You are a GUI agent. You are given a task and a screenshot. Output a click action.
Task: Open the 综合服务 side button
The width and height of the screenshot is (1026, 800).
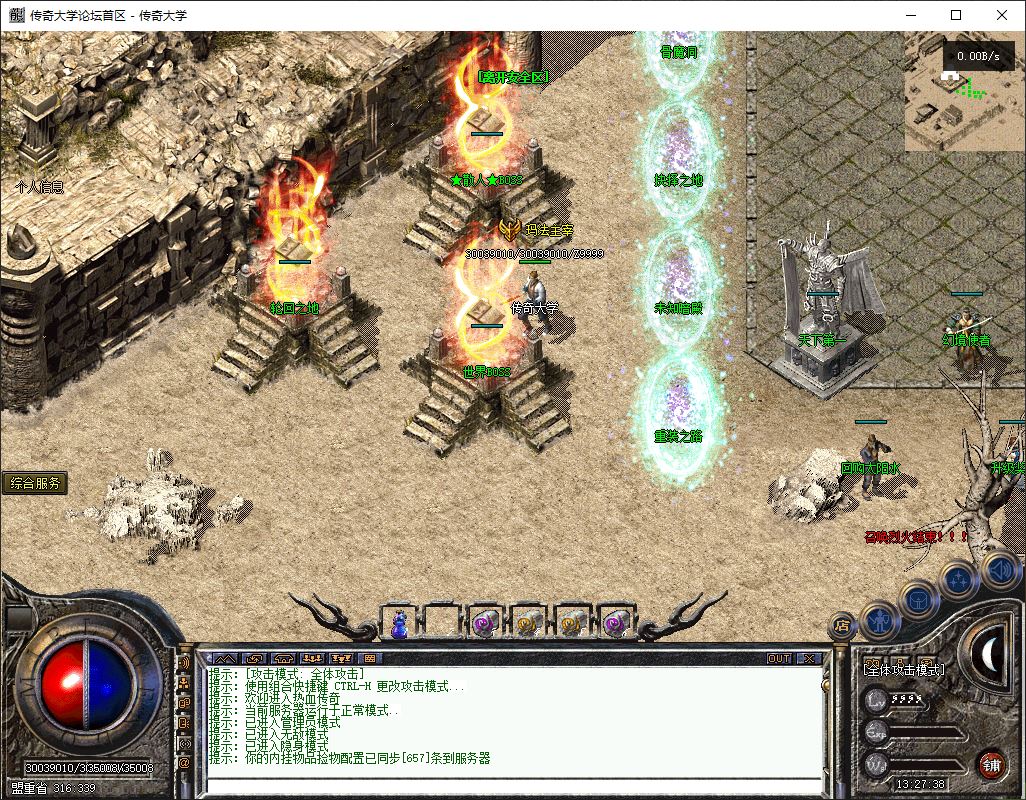pos(35,484)
